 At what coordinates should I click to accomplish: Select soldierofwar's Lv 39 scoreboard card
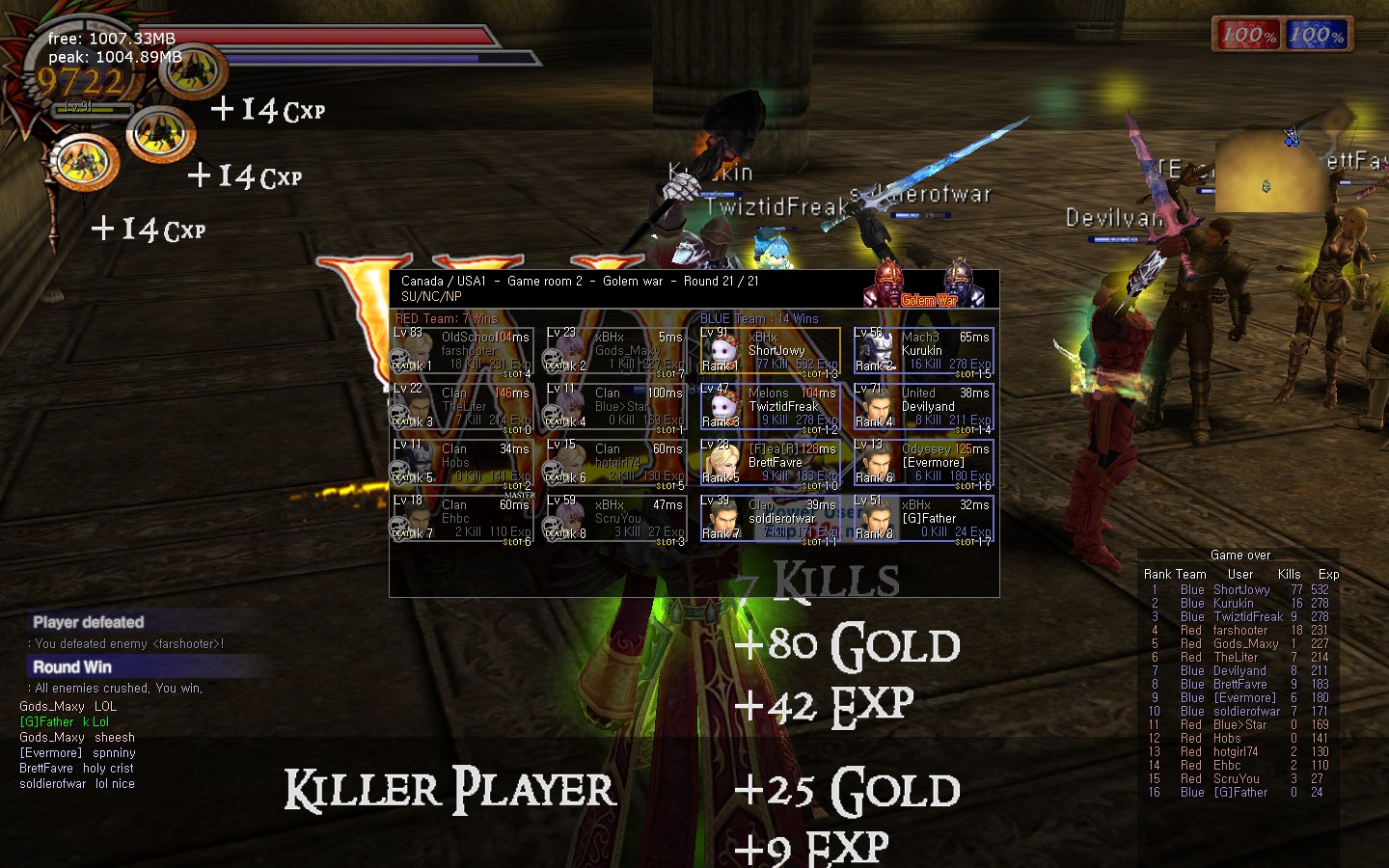pyautogui.click(x=770, y=520)
